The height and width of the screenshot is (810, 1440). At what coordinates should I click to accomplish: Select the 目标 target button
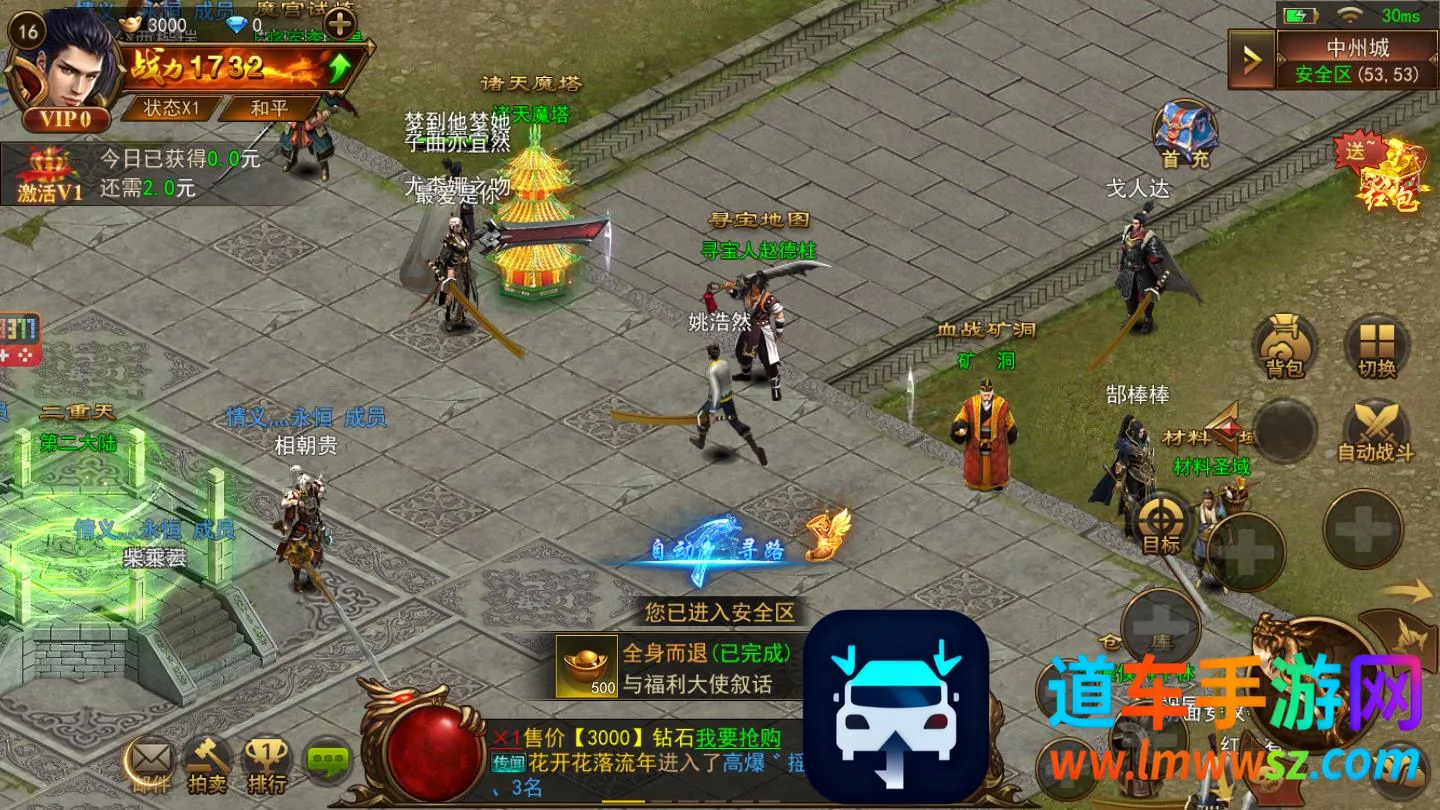pyautogui.click(x=1162, y=525)
